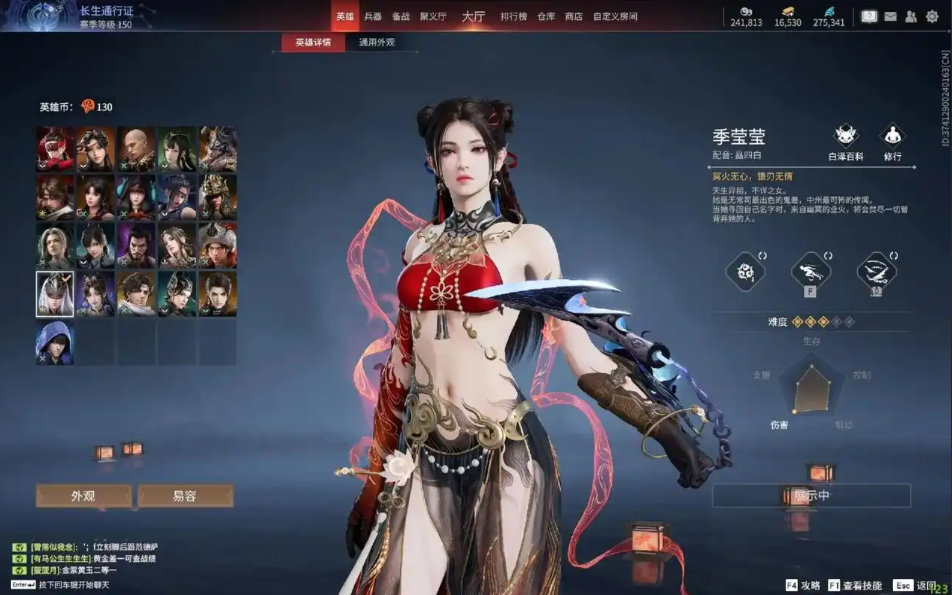Click the 易容 face customization button
This screenshot has width=952, height=595.
[185, 496]
